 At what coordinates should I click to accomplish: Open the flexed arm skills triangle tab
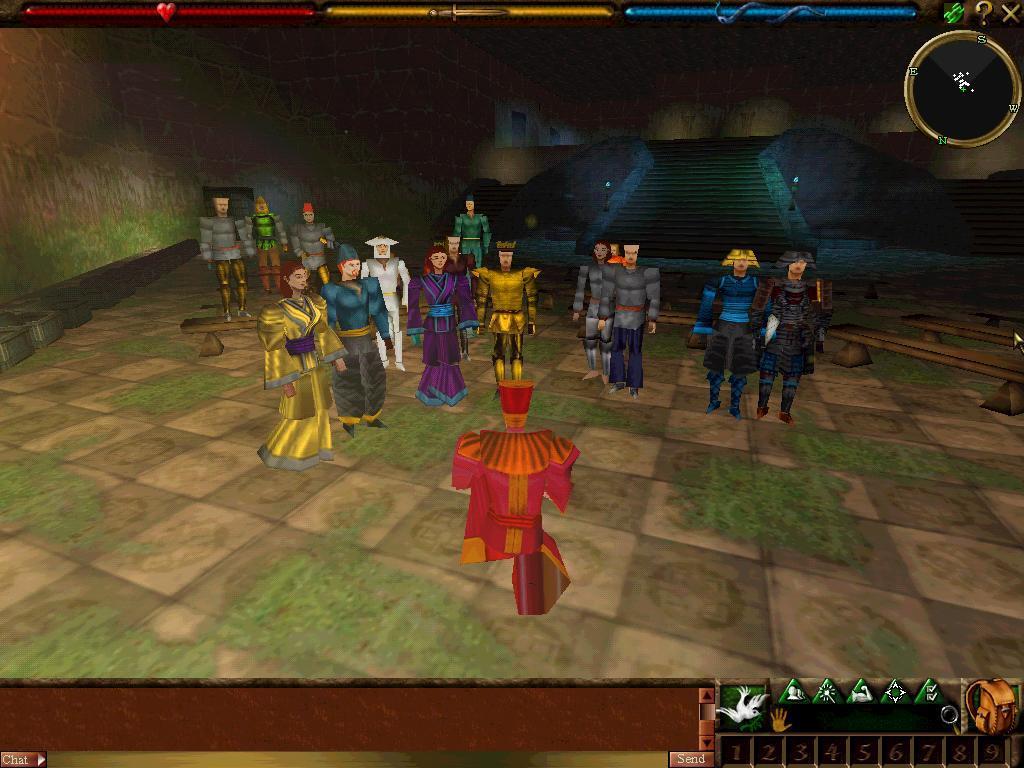point(861,691)
